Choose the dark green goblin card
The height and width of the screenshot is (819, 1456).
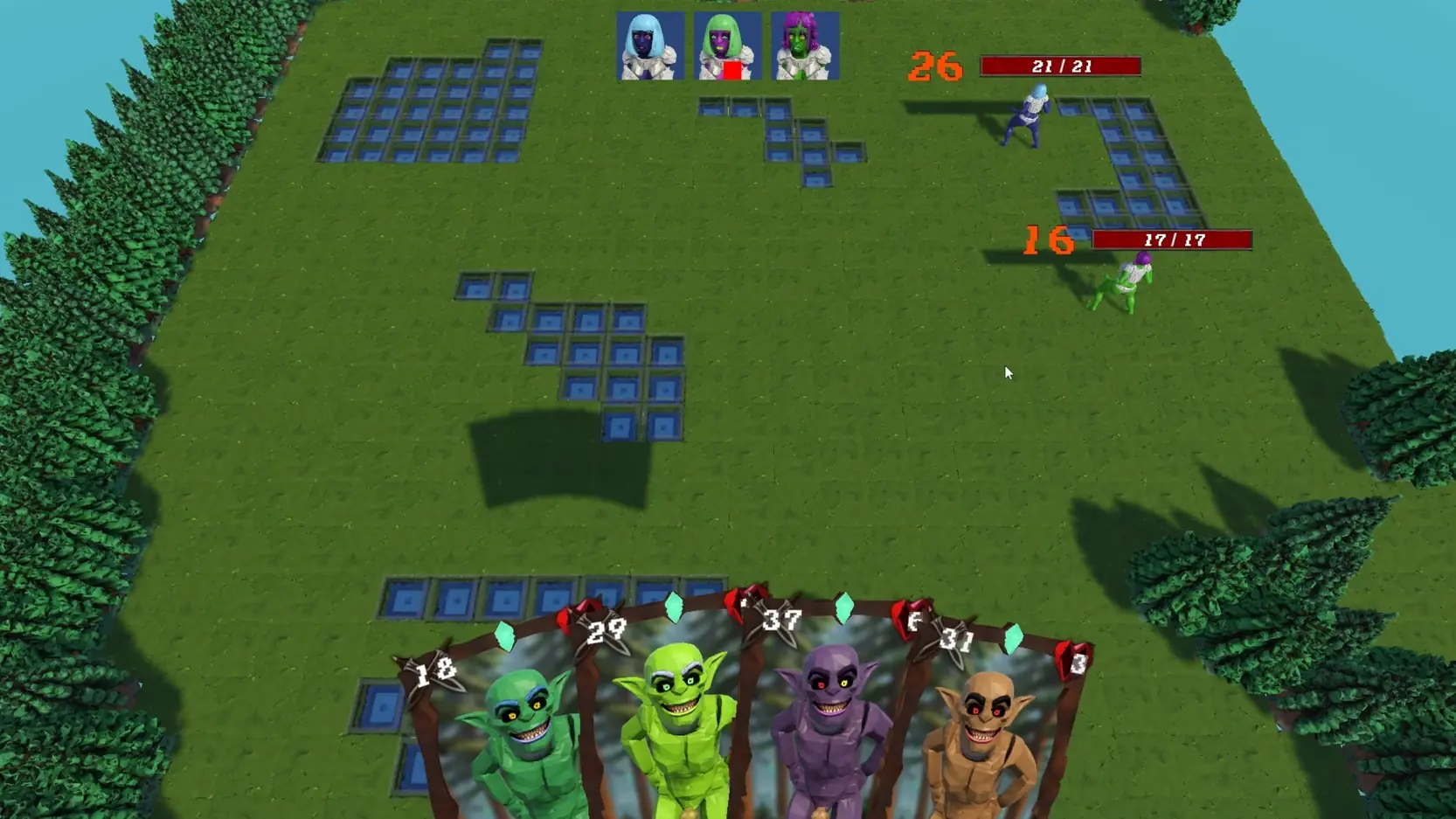516,734
